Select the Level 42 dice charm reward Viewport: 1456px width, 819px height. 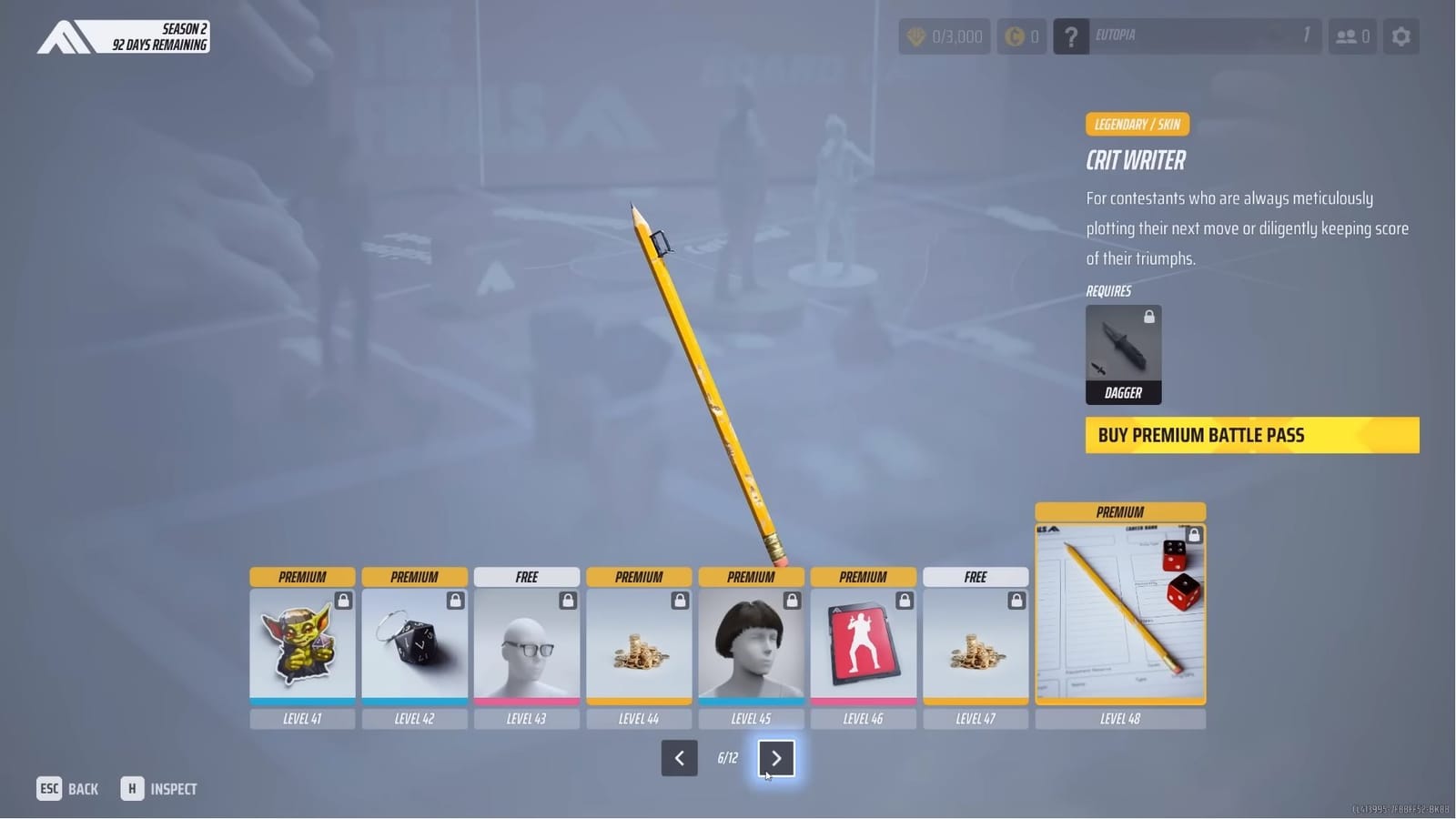(415, 646)
